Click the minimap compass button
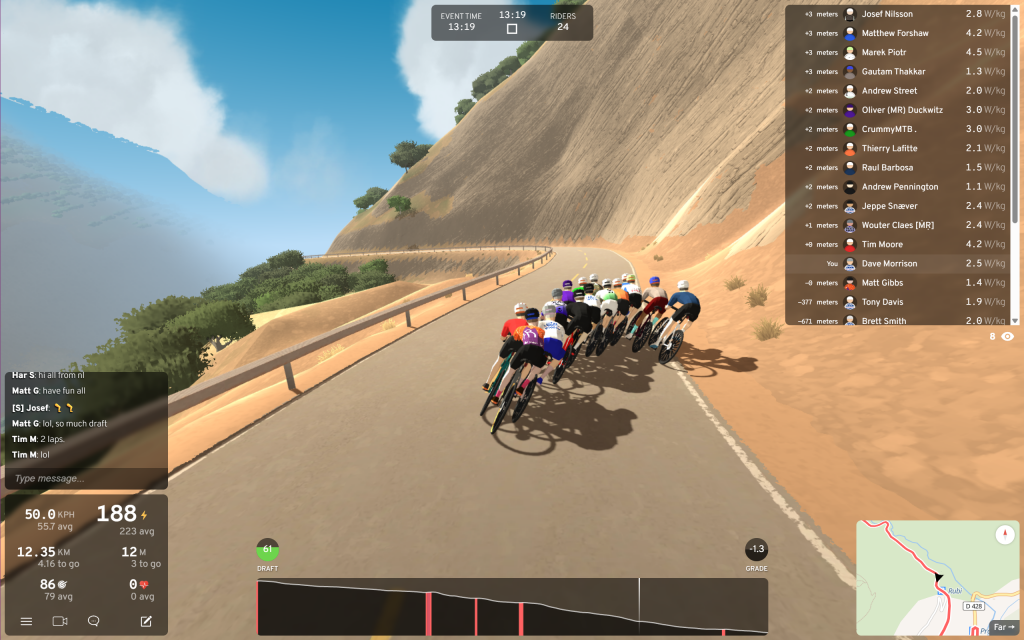Image resolution: width=1024 pixels, height=640 pixels. [x=1003, y=535]
